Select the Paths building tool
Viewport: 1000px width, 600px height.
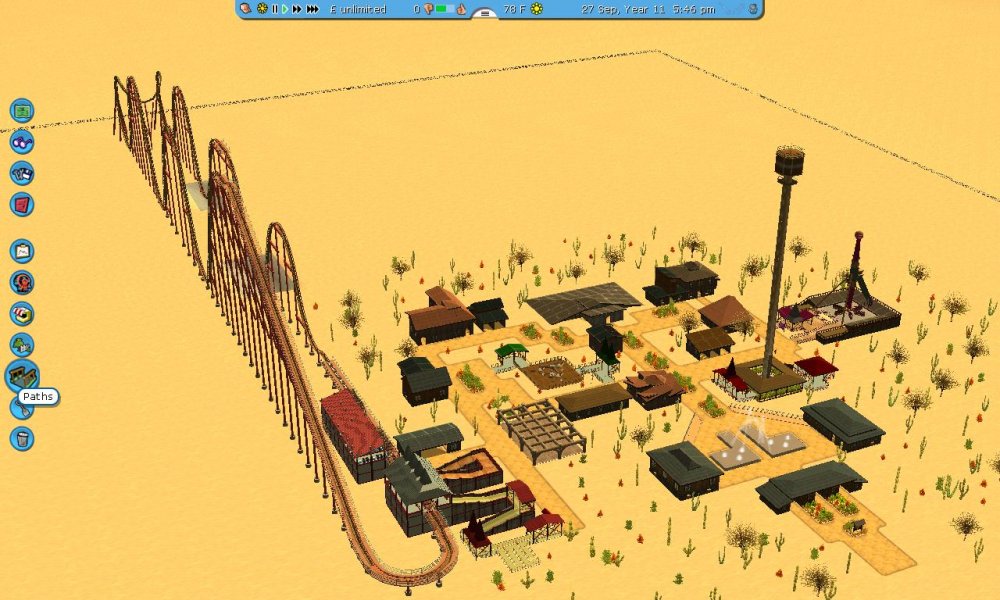click(21, 376)
